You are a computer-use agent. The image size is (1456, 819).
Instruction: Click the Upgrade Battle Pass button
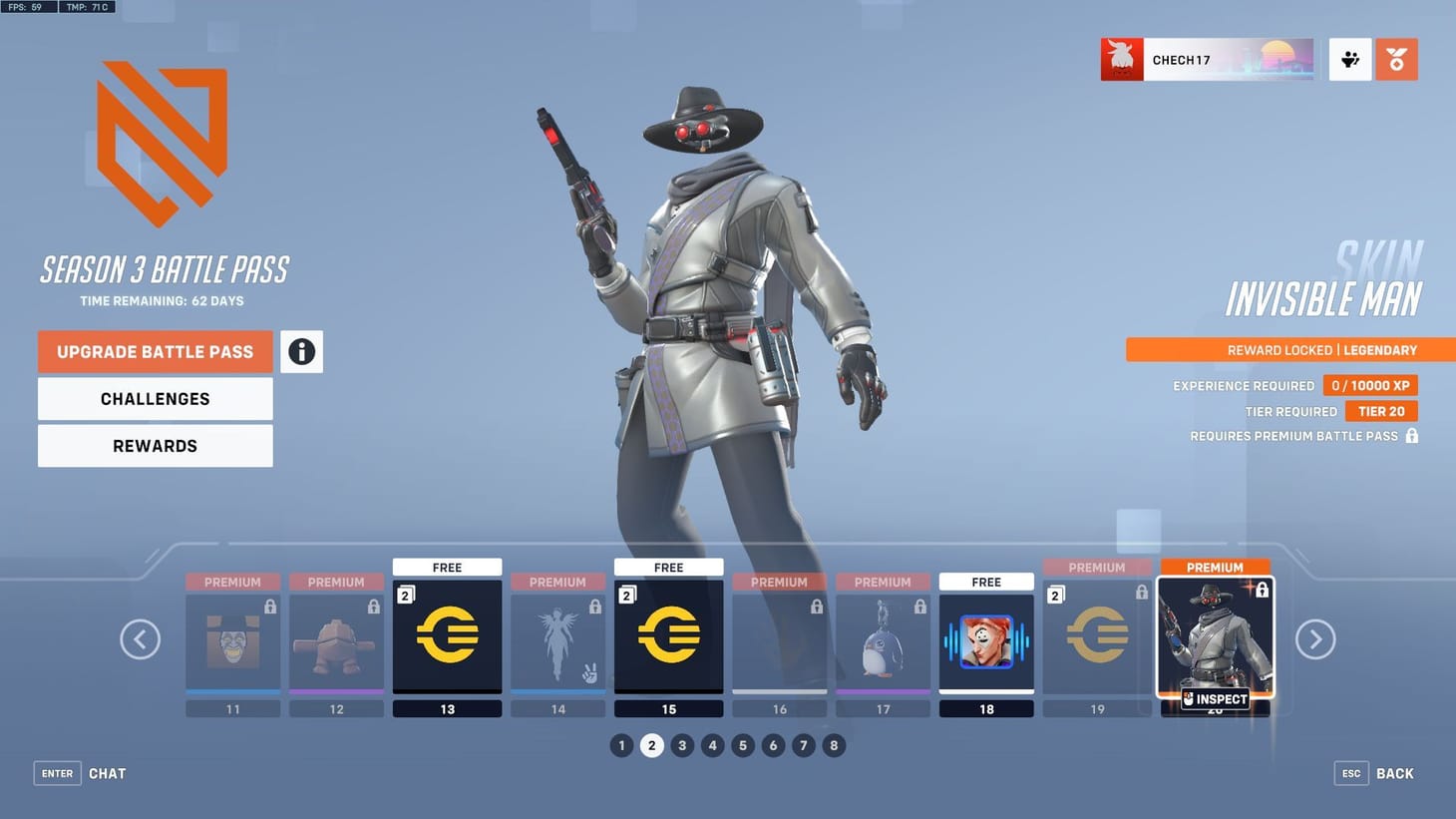point(155,351)
